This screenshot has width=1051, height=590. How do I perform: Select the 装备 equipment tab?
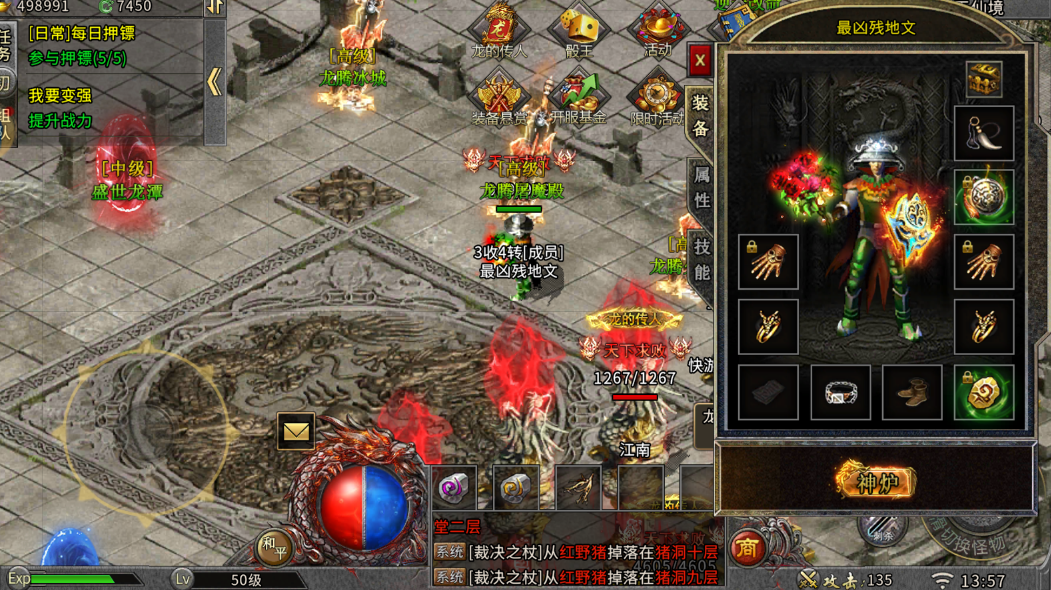(x=701, y=115)
